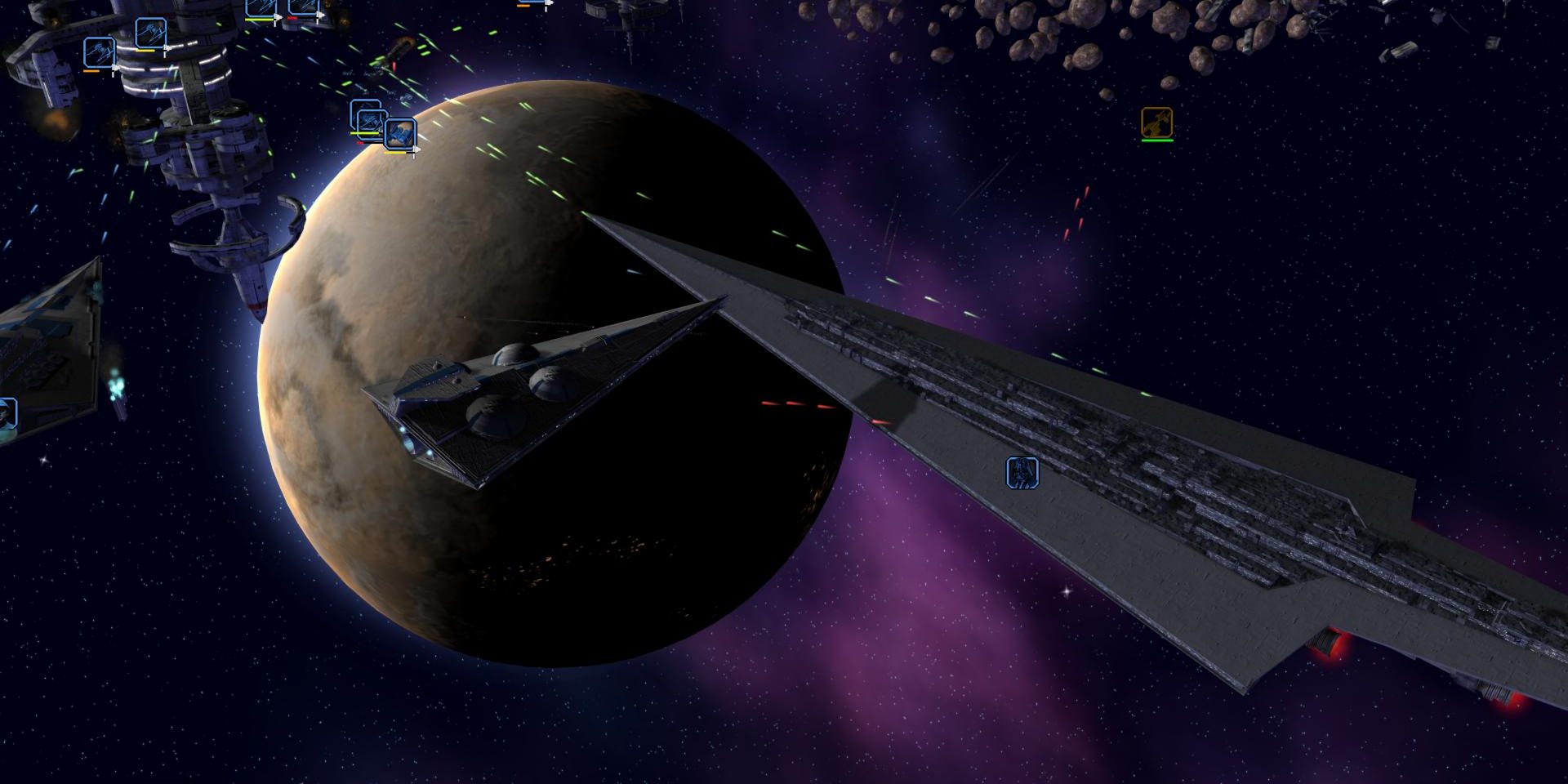This screenshot has height=784, width=1568.
Task: Click the green health bar under the hero icon
Action: pyautogui.click(x=1157, y=140)
